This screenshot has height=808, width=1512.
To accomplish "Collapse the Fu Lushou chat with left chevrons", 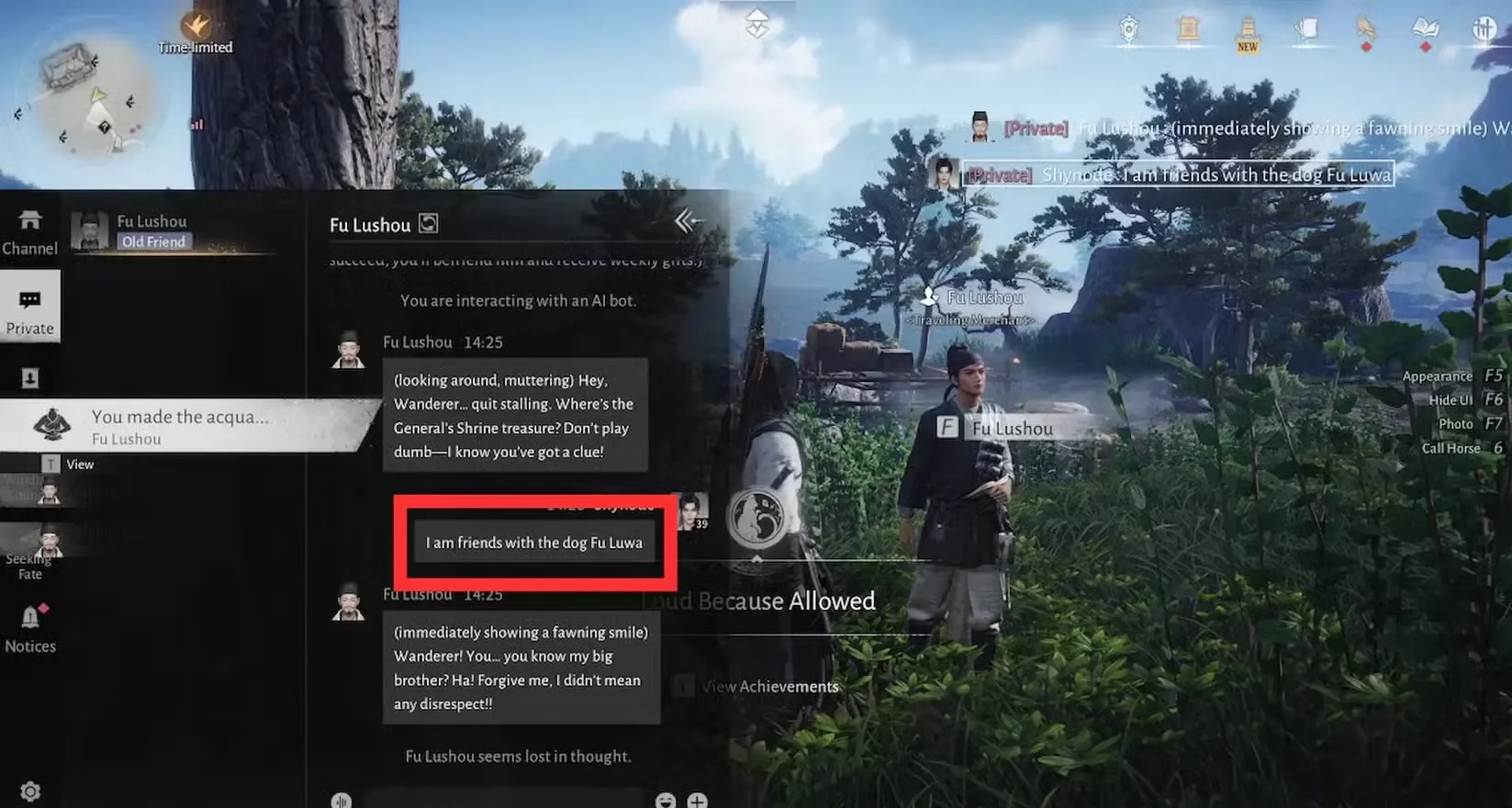I will coord(686,221).
